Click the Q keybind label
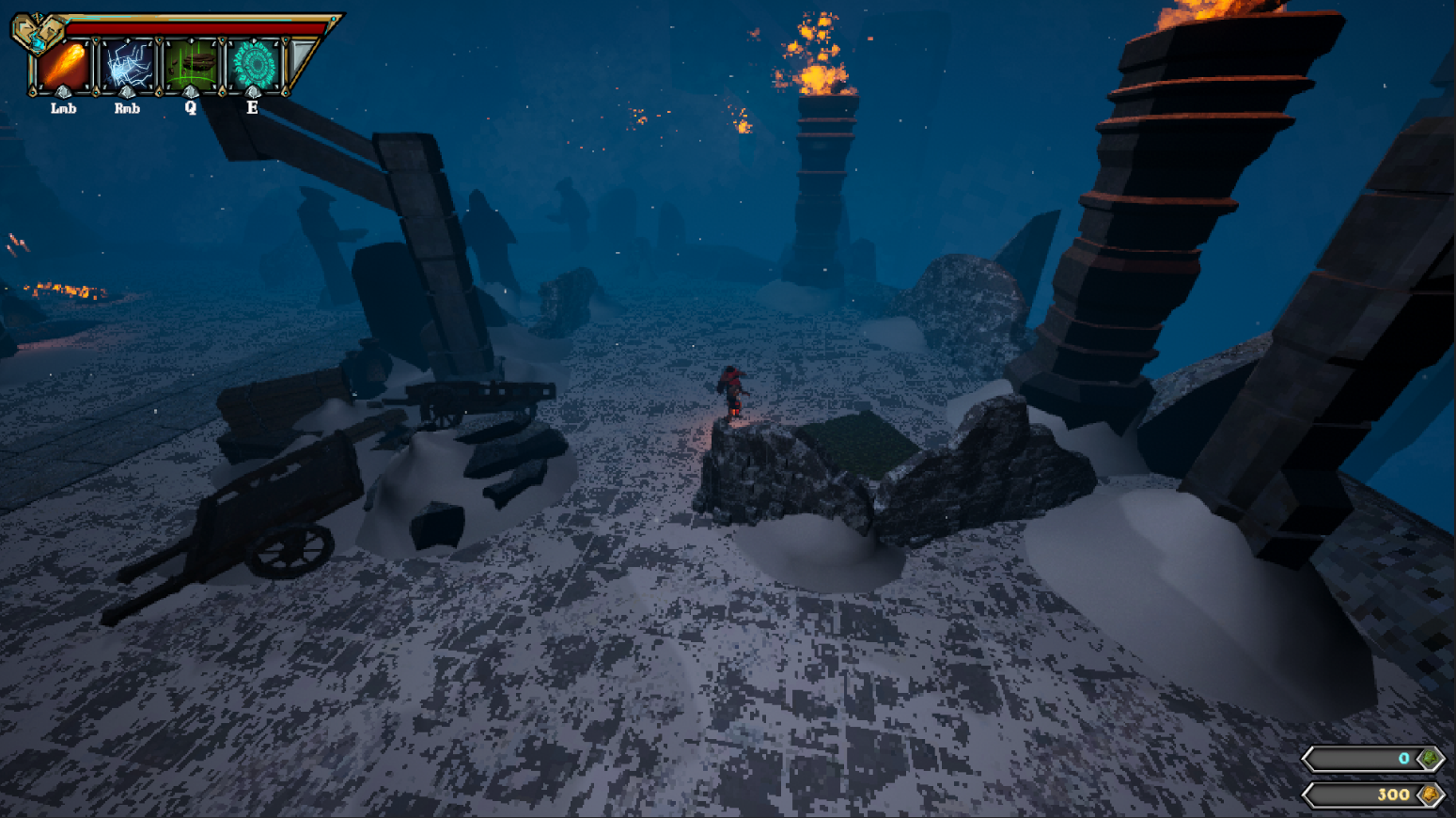1456x818 pixels. pyautogui.click(x=191, y=108)
